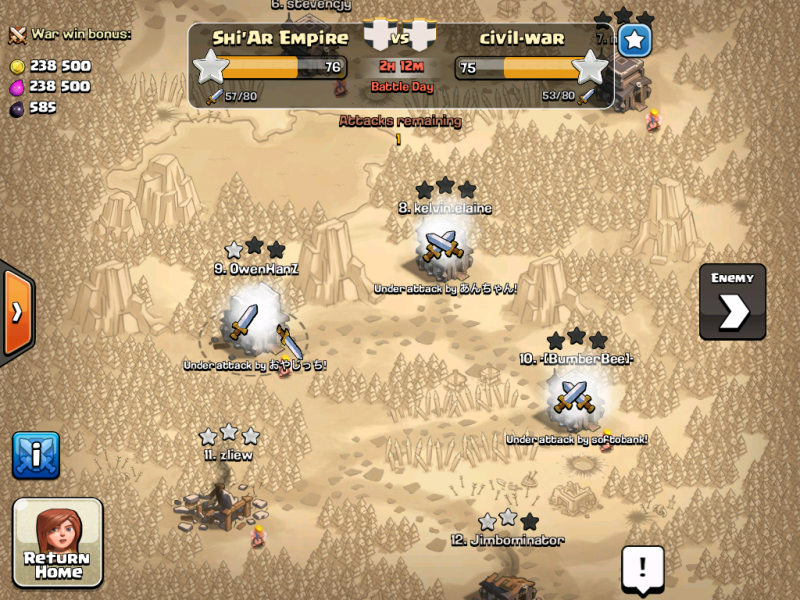Open the war score header panel
The height and width of the screenshot is (600, 800).
[x=401, y=65]
